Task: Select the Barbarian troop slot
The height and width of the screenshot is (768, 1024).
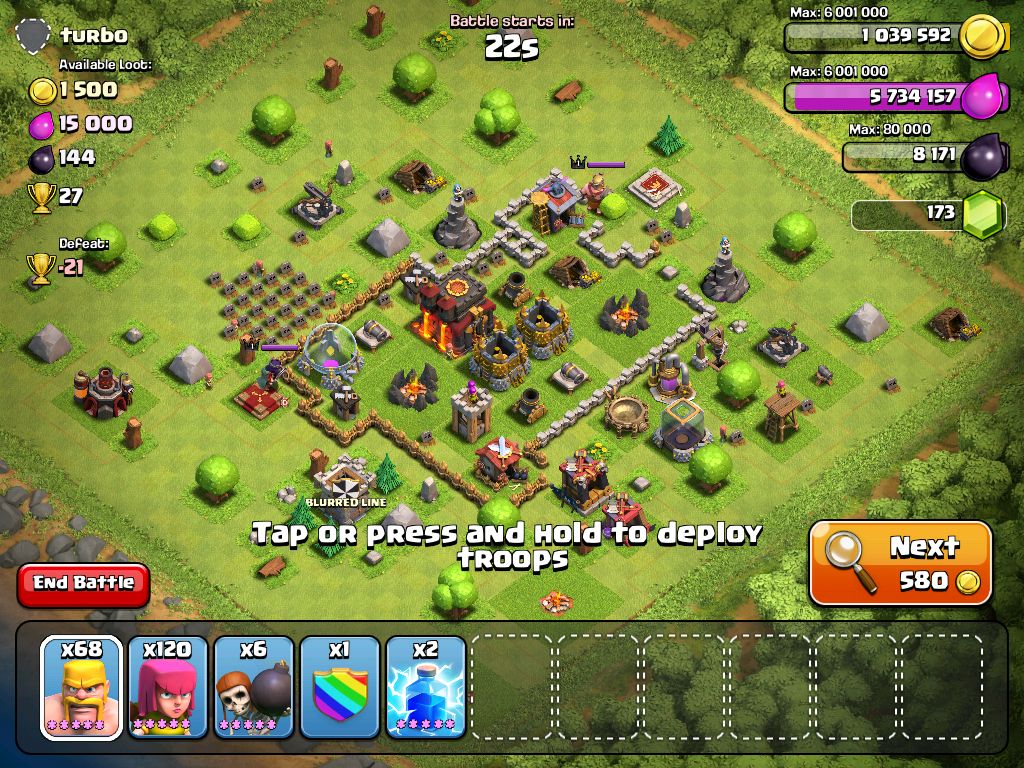Action: (x=82, y=688)
